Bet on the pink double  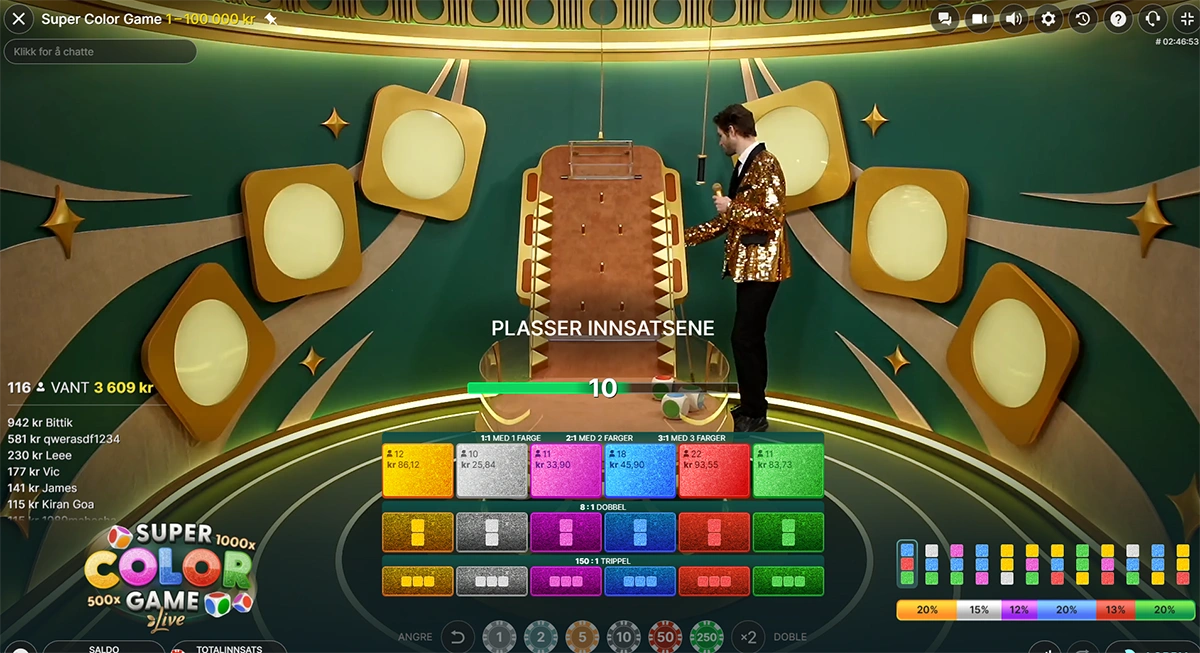tap(566, 532)
